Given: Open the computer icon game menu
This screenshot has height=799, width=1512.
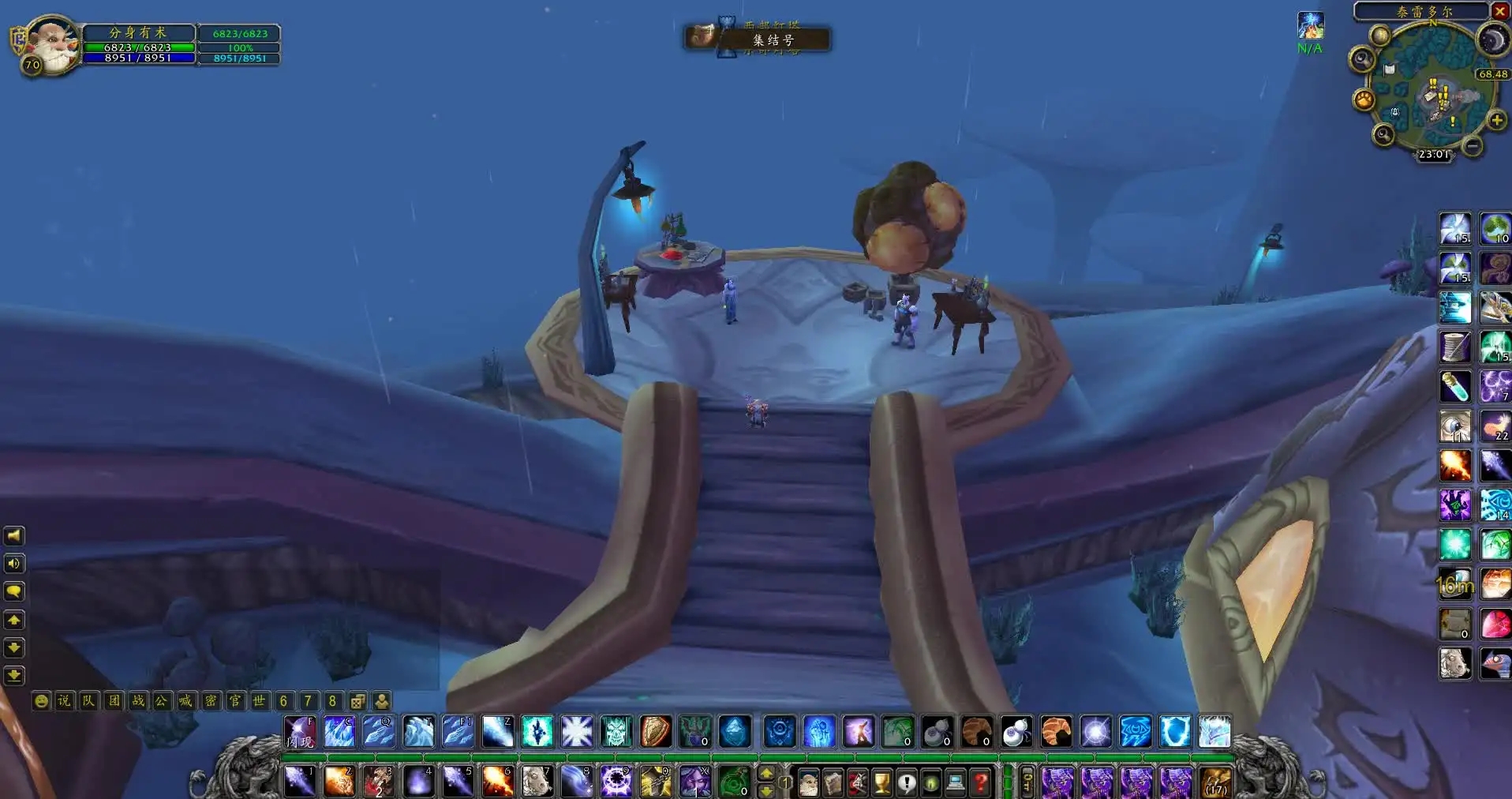Looking at the screenshot, I should pyautogui.click(x=956, y=782).
